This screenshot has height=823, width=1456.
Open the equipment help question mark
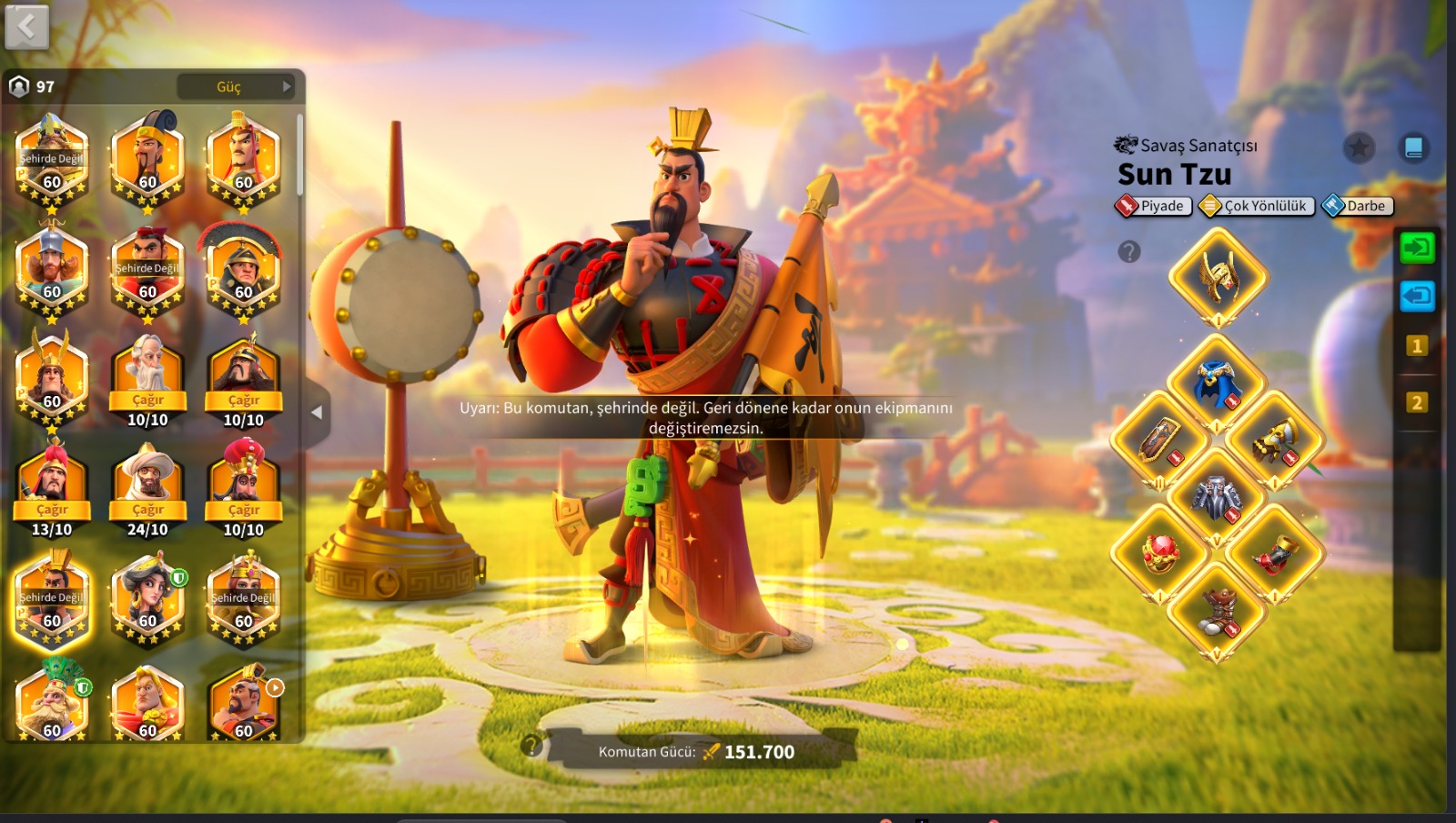tap(1129, 252)
